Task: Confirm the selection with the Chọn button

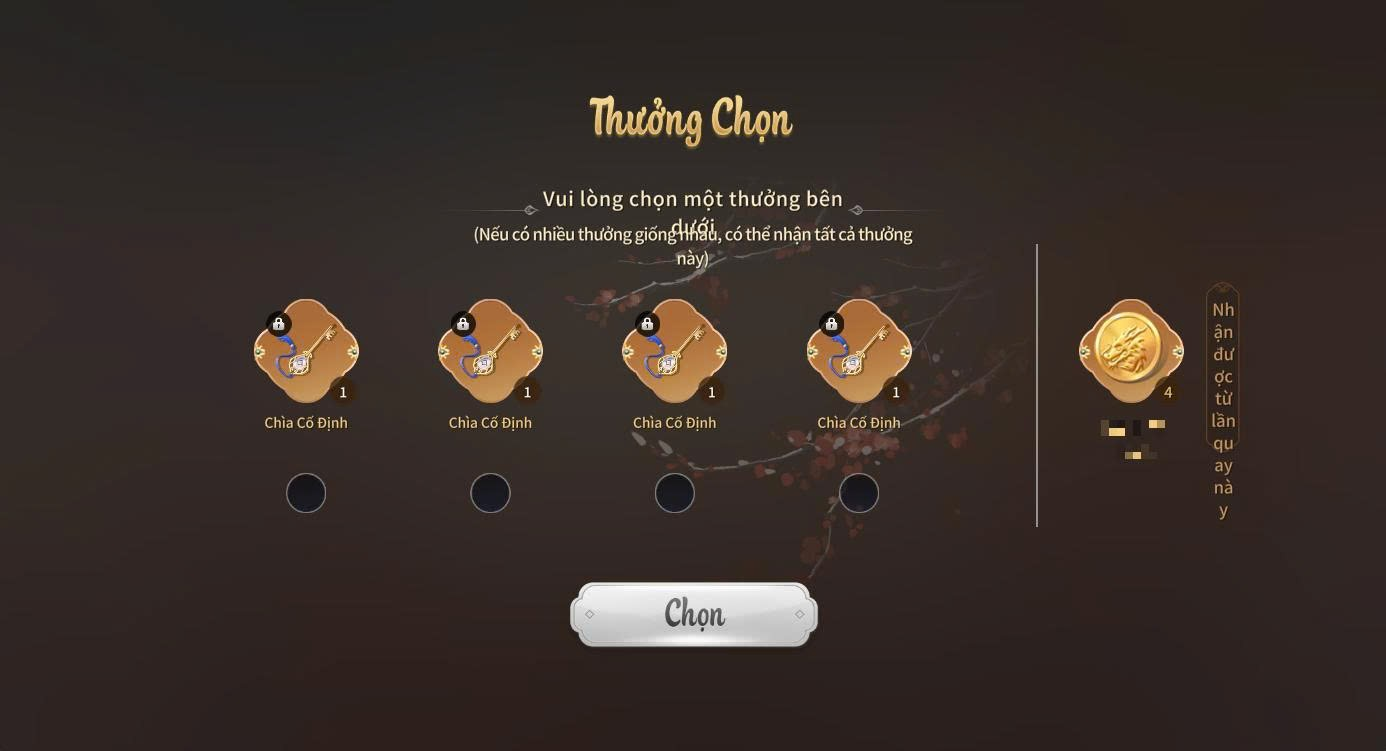Action: tap(694, 614)
